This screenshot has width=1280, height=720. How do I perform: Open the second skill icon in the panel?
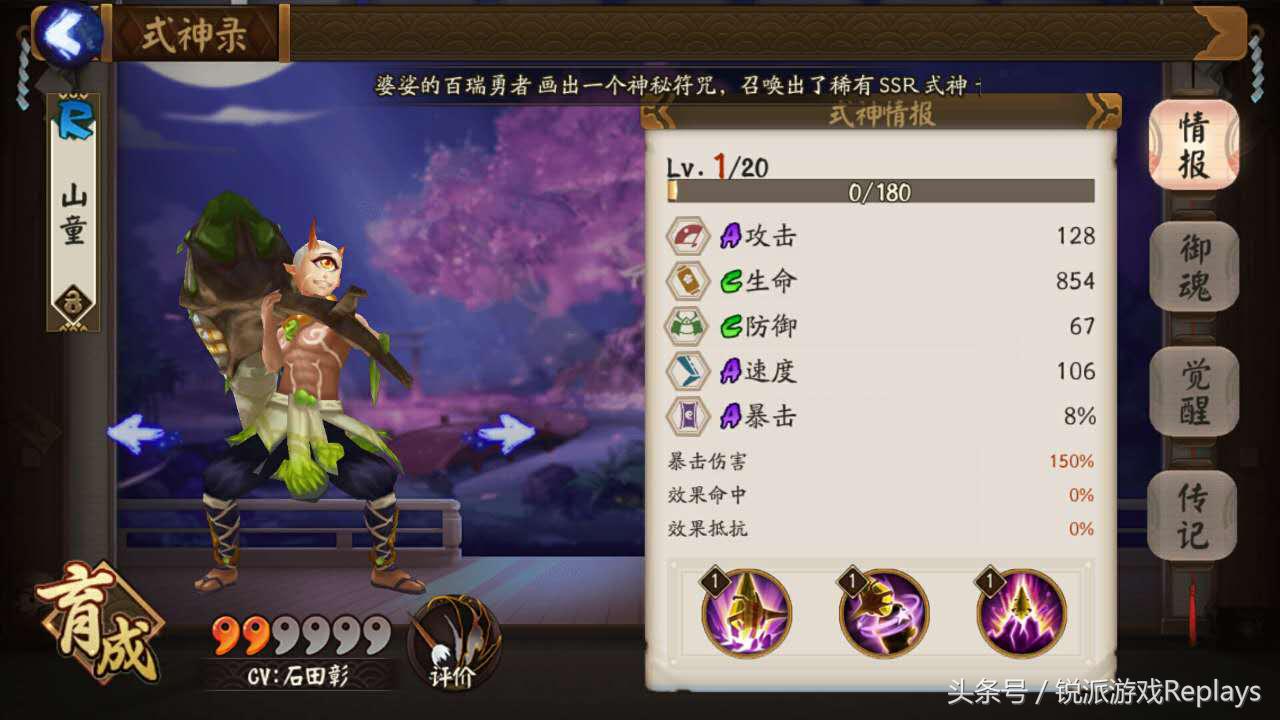tap(883, 610)
